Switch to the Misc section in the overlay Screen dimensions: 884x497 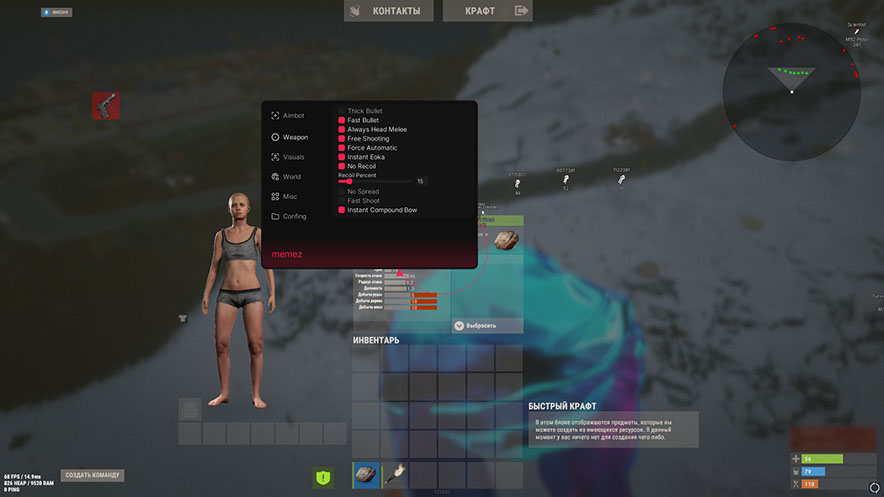289,196
